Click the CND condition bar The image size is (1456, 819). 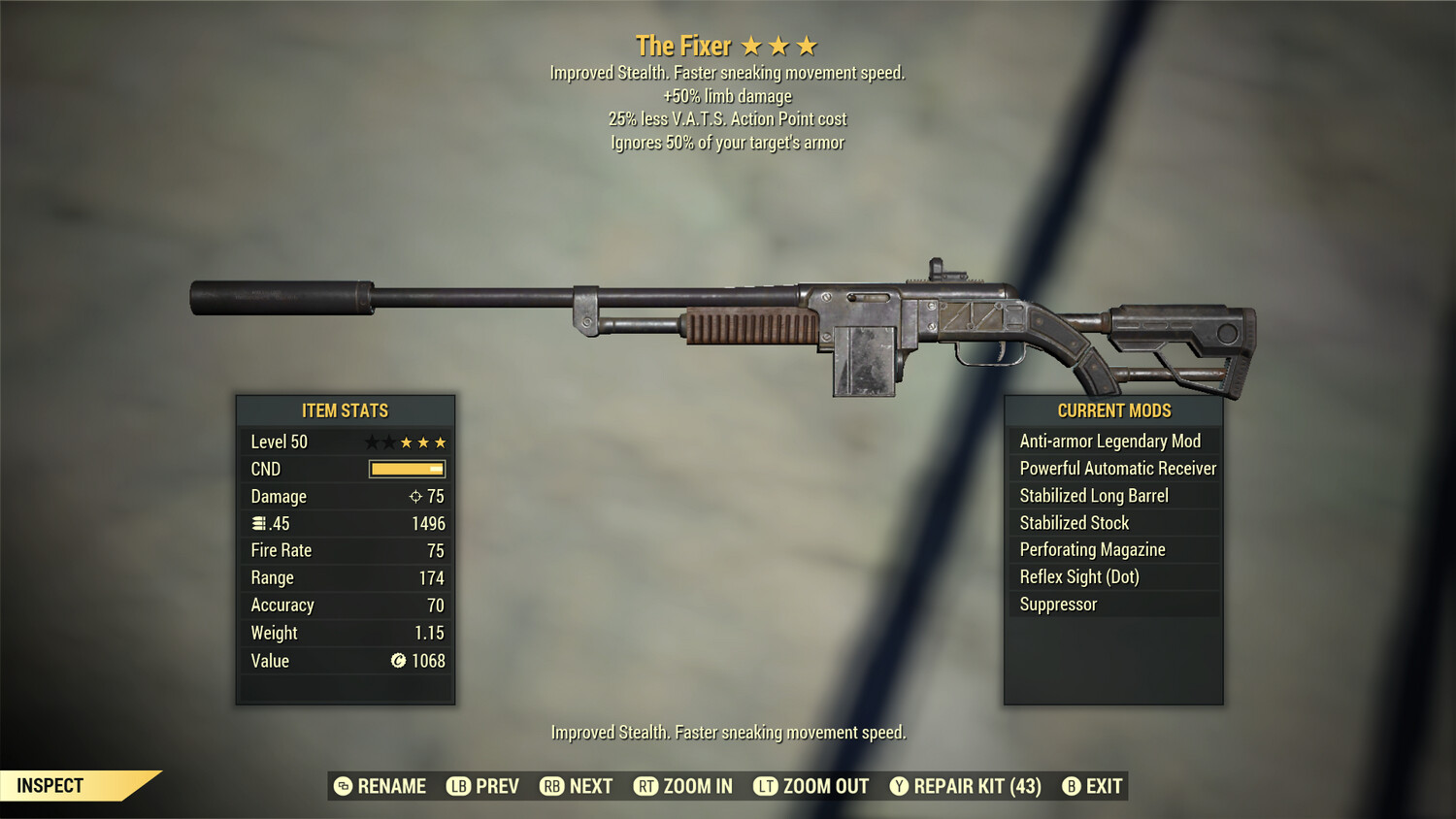pyautogui.click(x=406, y=469)
